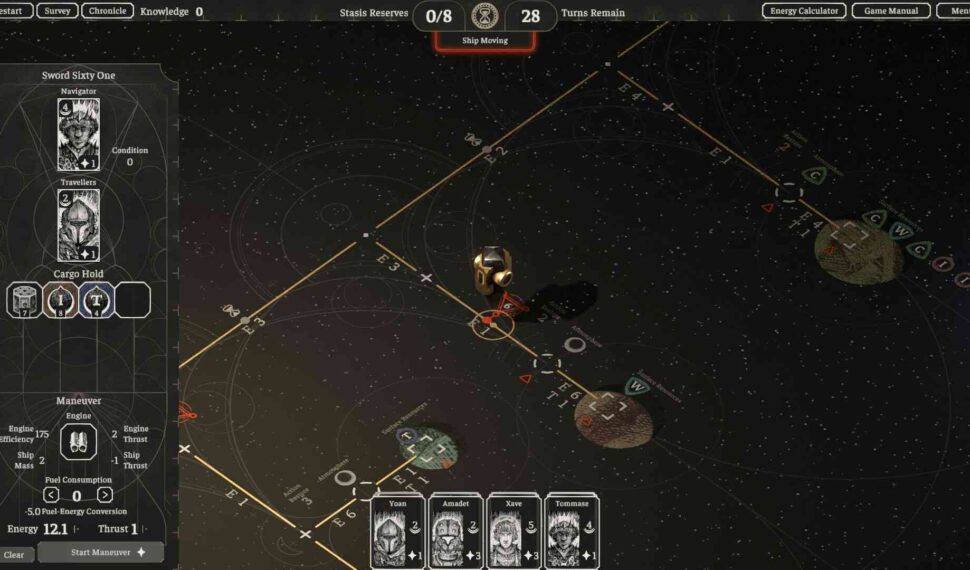Increase fuel consumption with right arrow
This screenshot has width=970, height=570.
click(104, 495)
